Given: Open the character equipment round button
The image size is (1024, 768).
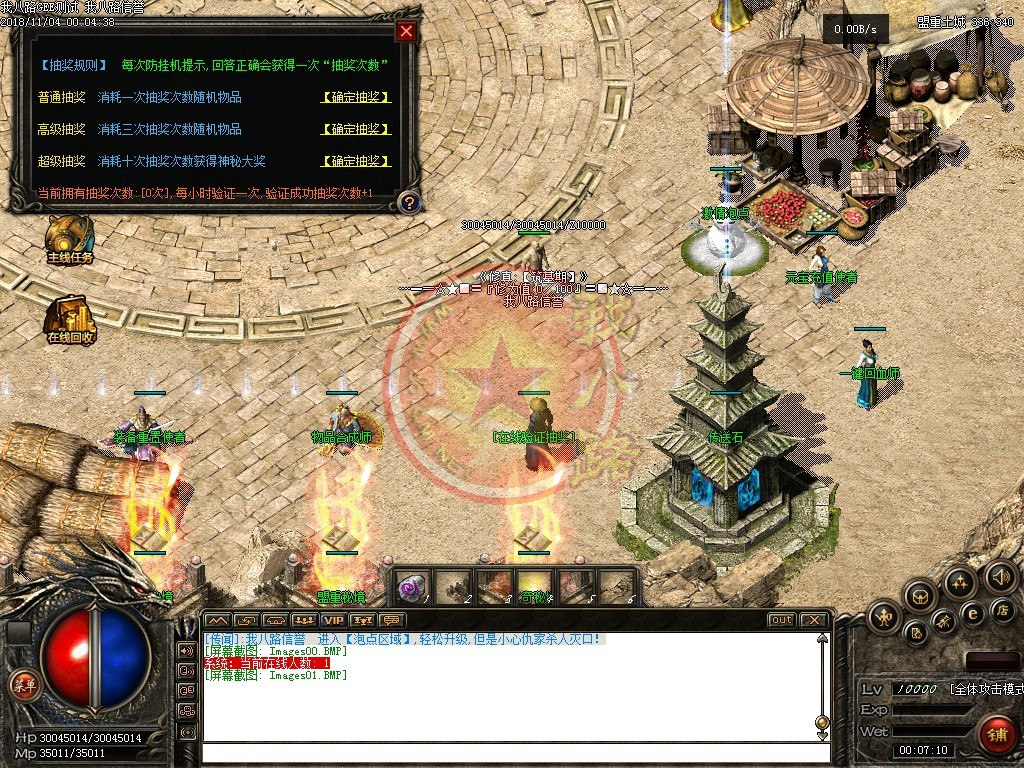Looking at the screenshot, I should coord(885,615).
